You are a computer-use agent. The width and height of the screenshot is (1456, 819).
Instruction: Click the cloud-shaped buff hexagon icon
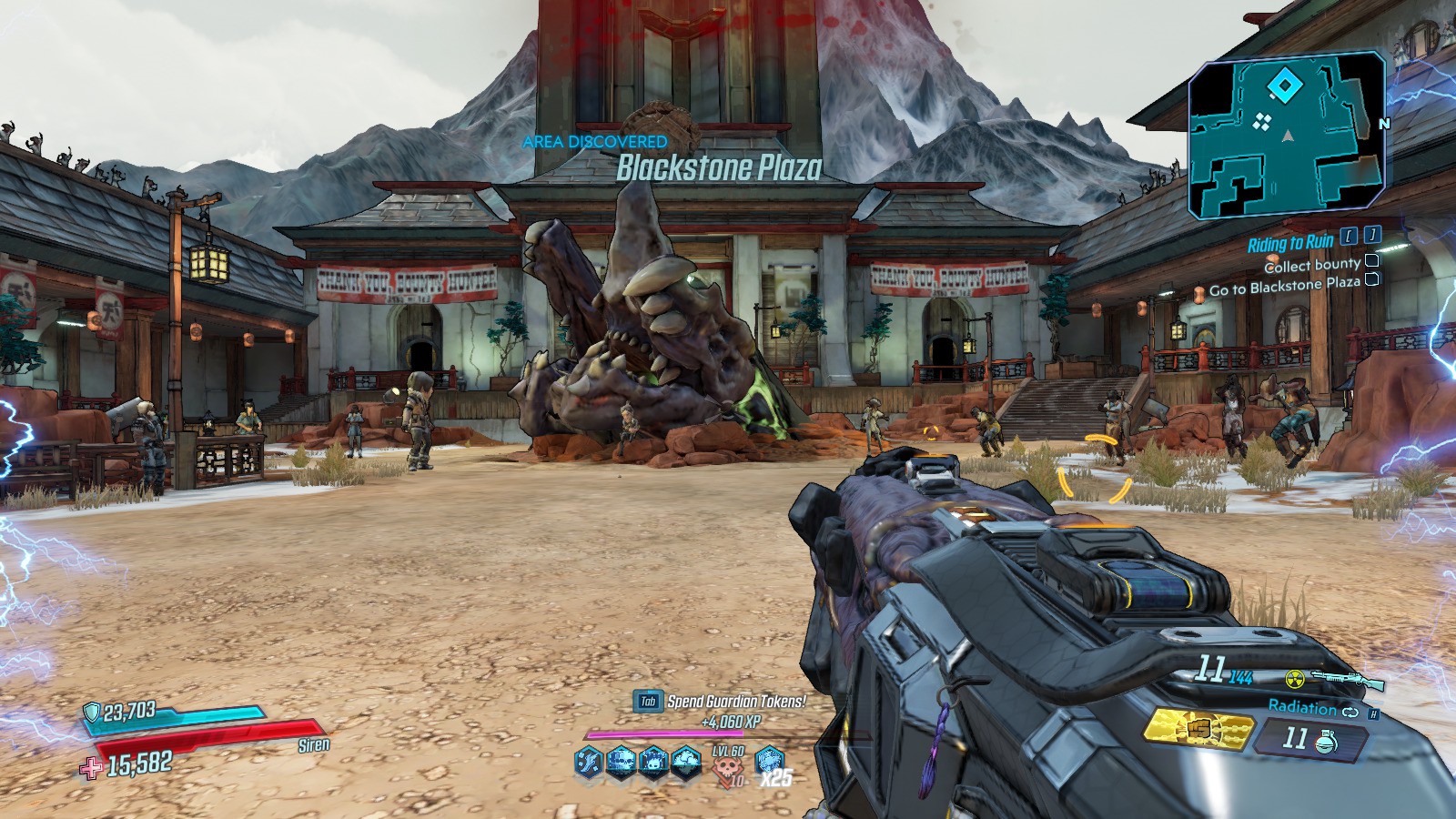click(x=685, y=762)
